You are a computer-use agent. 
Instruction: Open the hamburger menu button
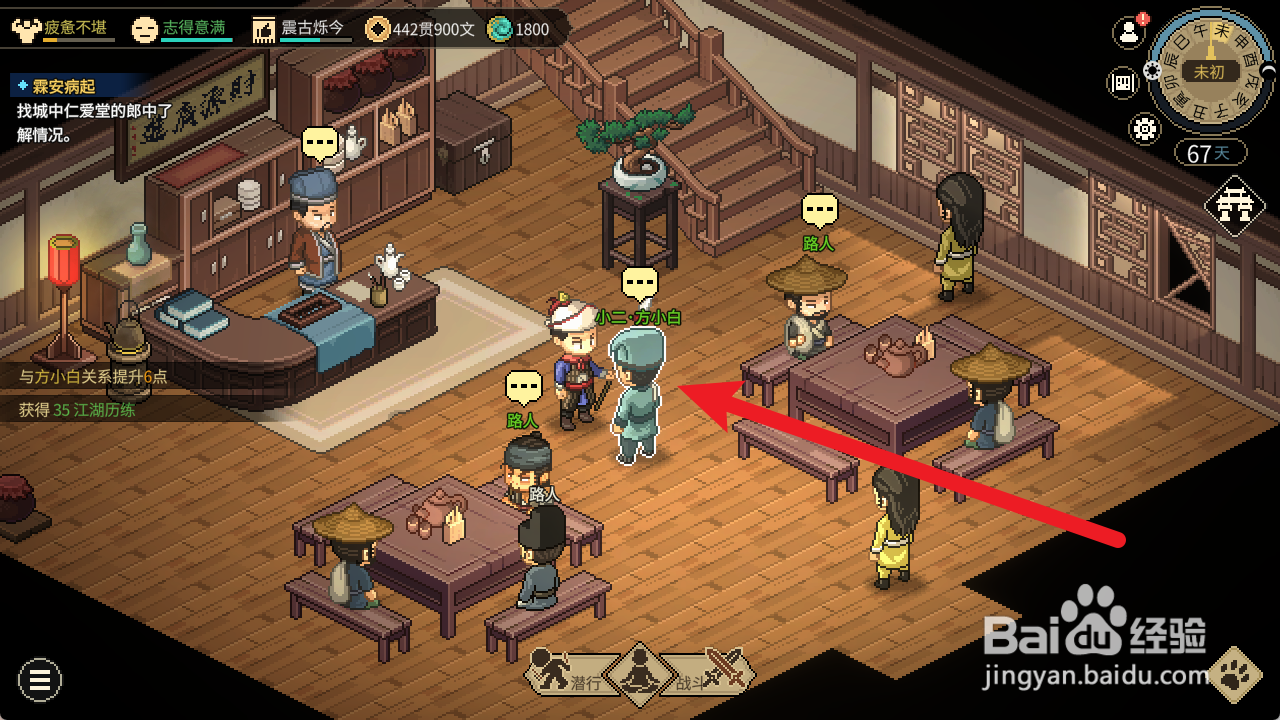pos(40,681)
